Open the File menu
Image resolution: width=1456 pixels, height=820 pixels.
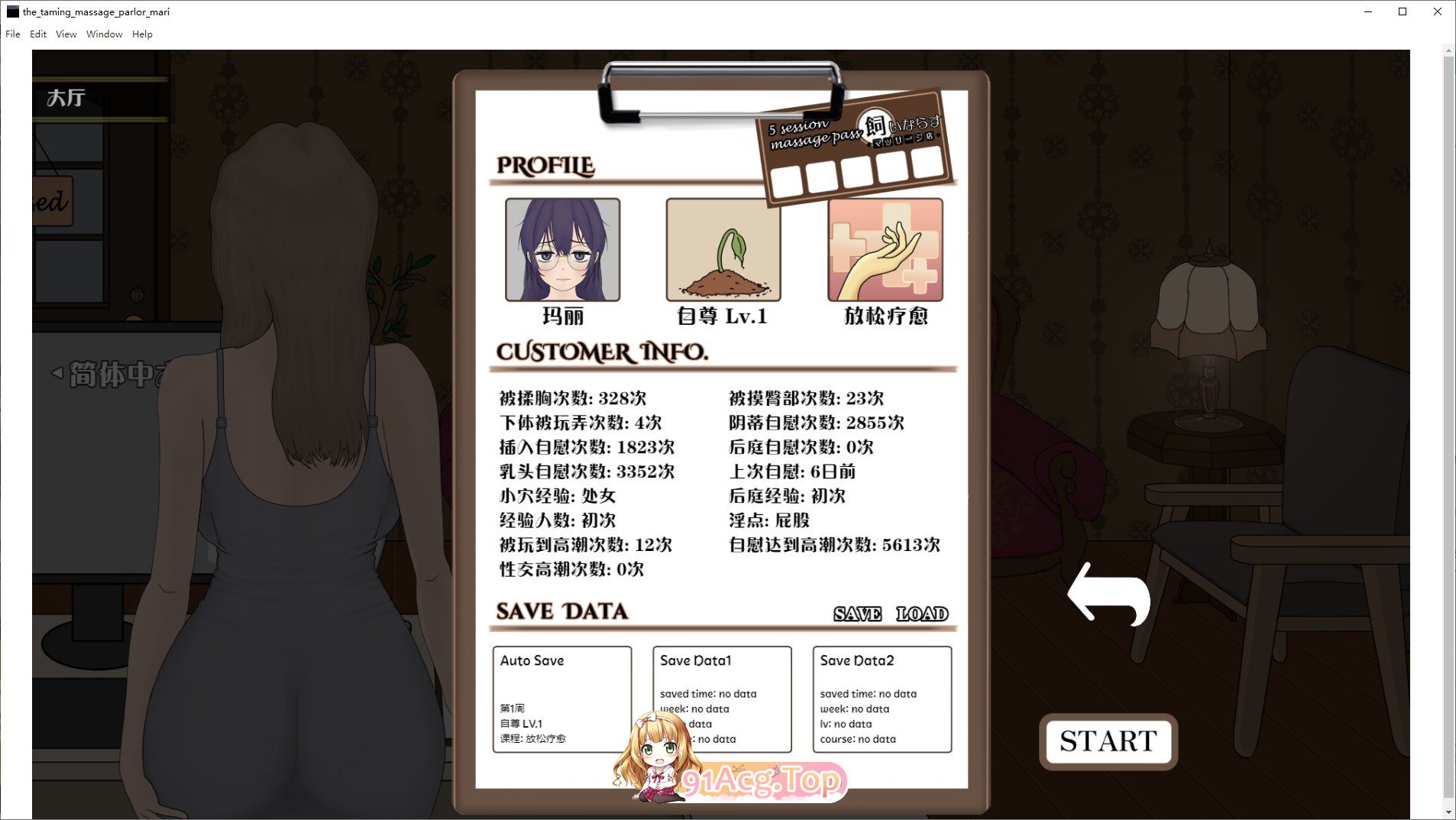[12, 34]
